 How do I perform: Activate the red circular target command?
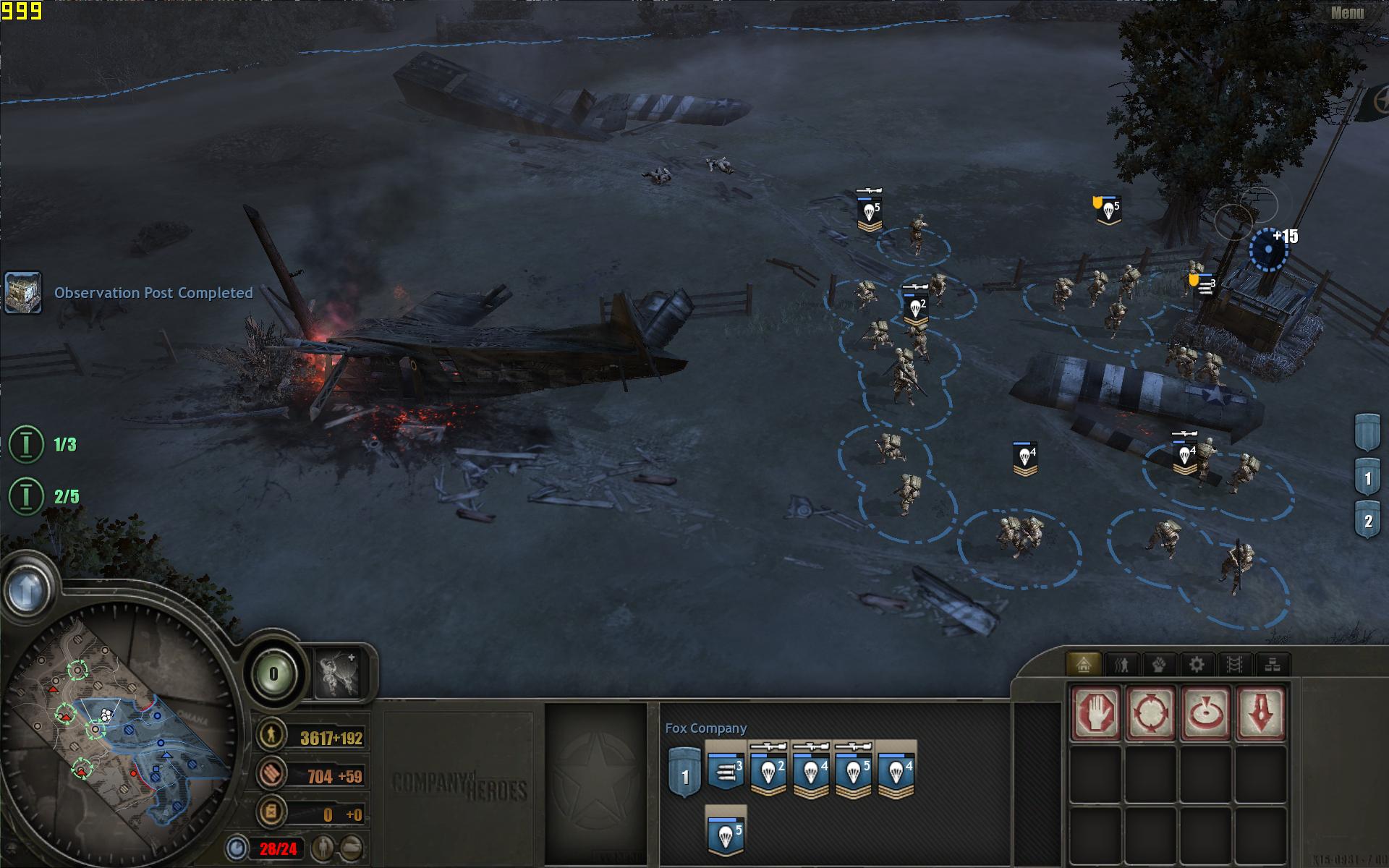(1205, 713)
